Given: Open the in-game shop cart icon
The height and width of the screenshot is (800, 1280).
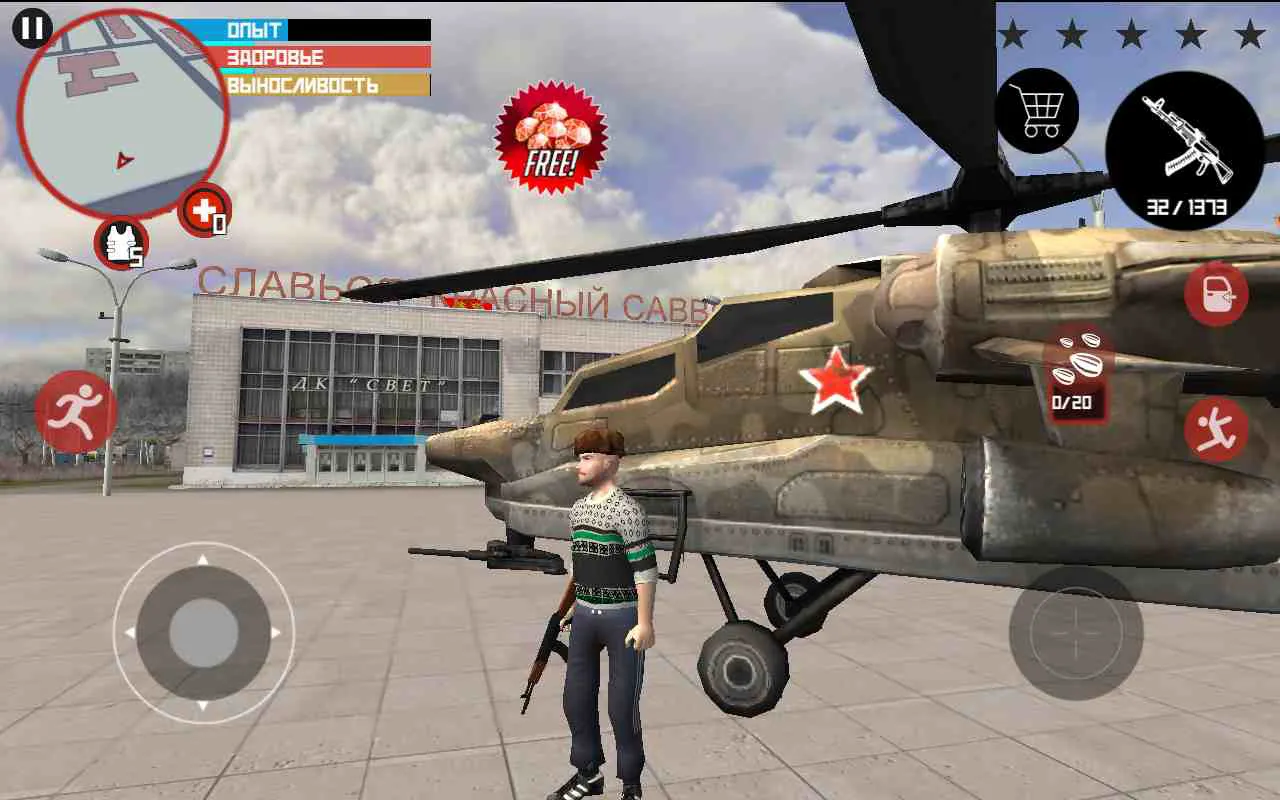Looking at the screenshot, I should click(1040, 112).
